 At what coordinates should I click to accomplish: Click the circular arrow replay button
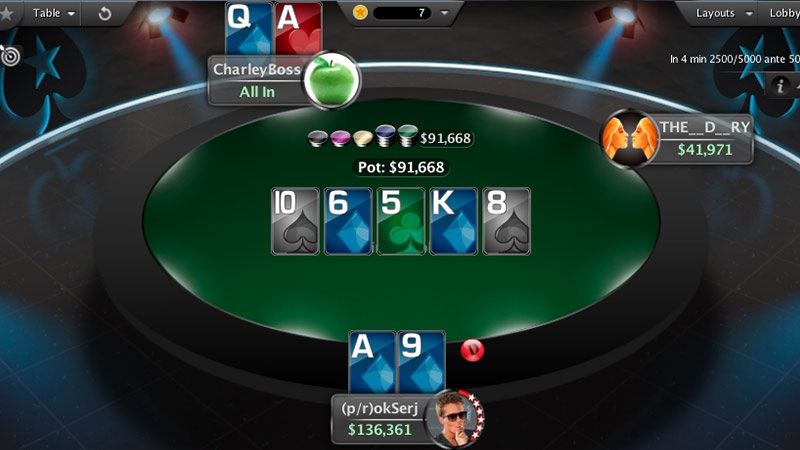106,14
